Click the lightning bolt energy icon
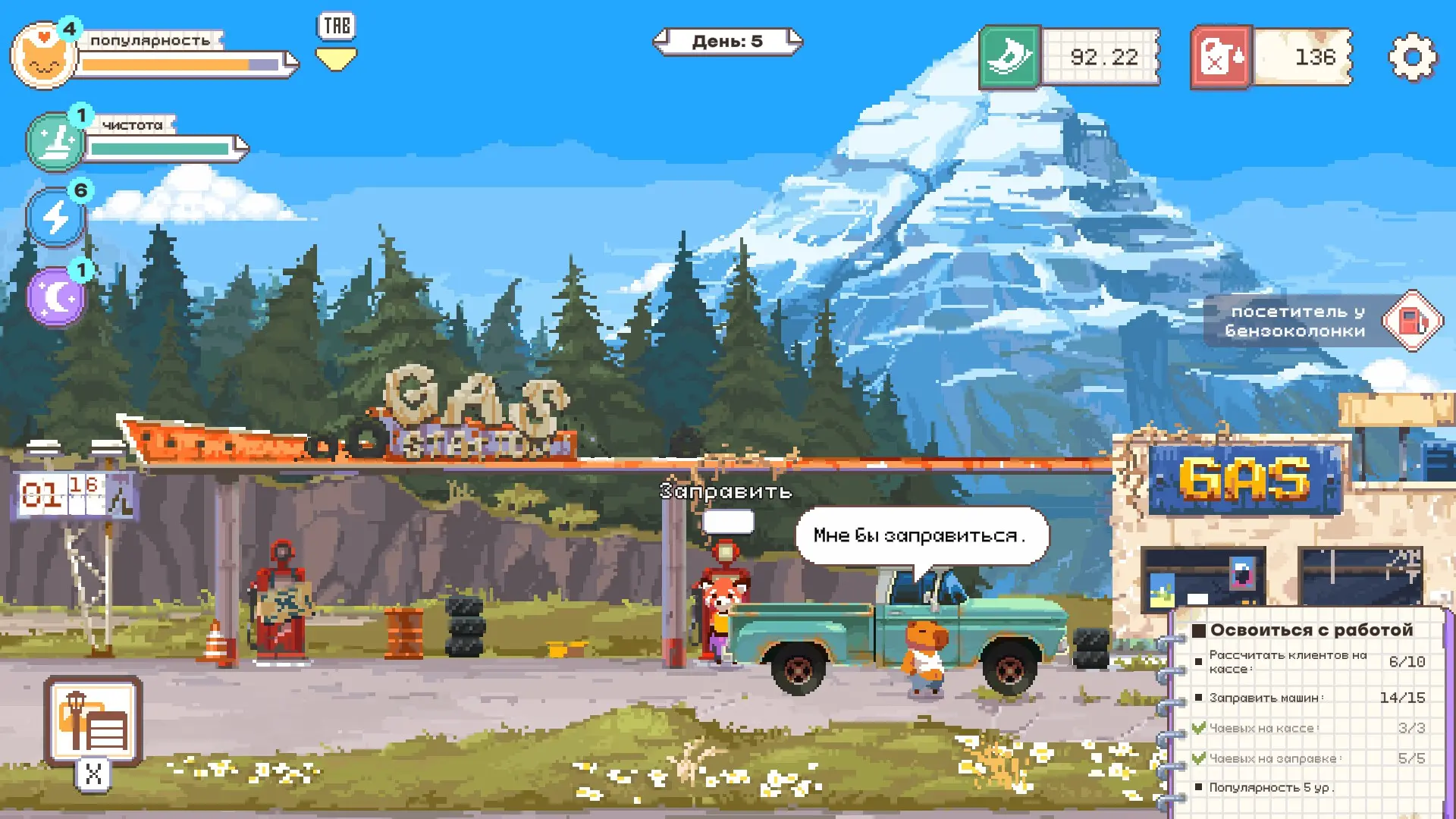 tap(55, 218)
